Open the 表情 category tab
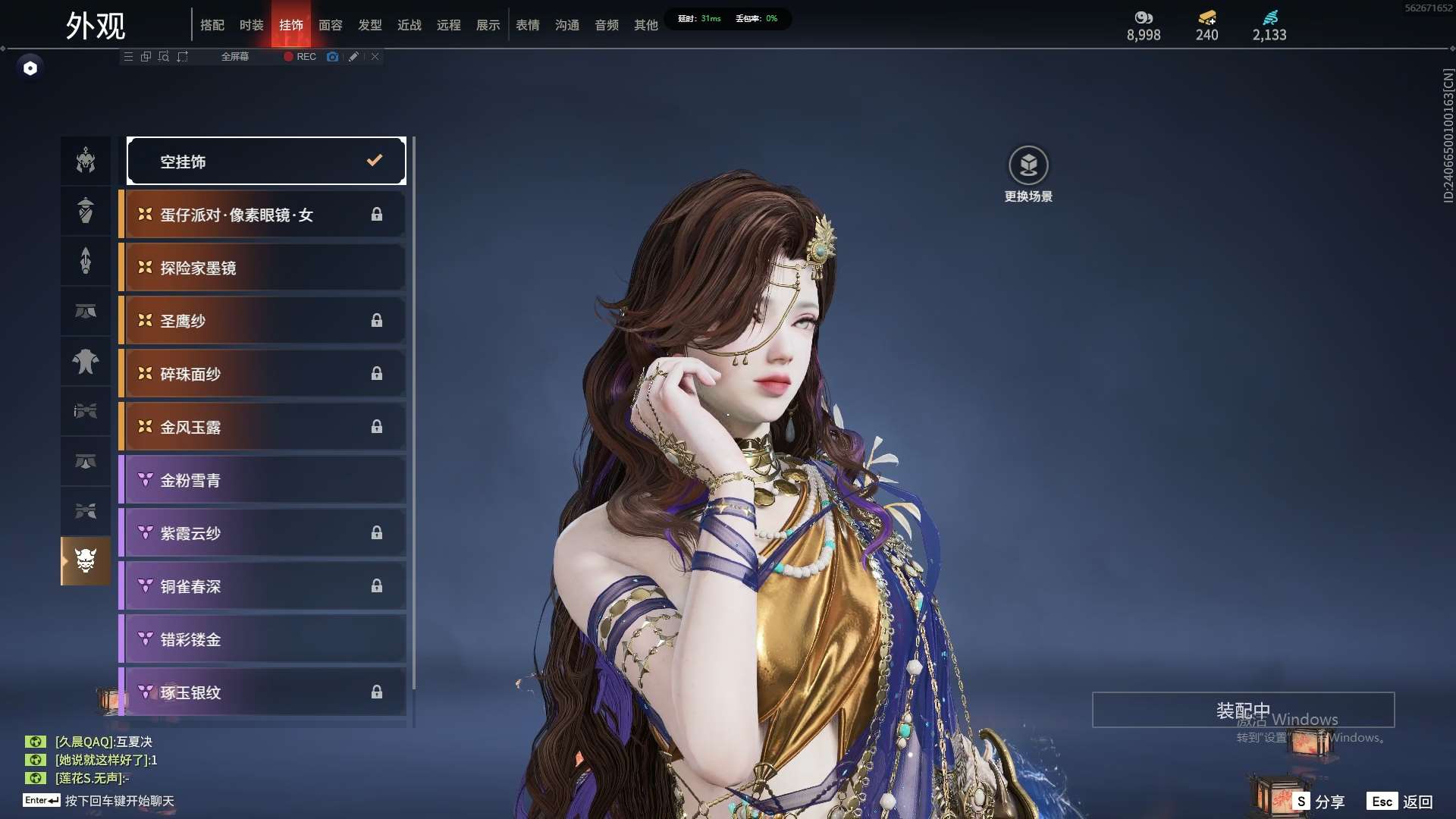 (527, 25)
